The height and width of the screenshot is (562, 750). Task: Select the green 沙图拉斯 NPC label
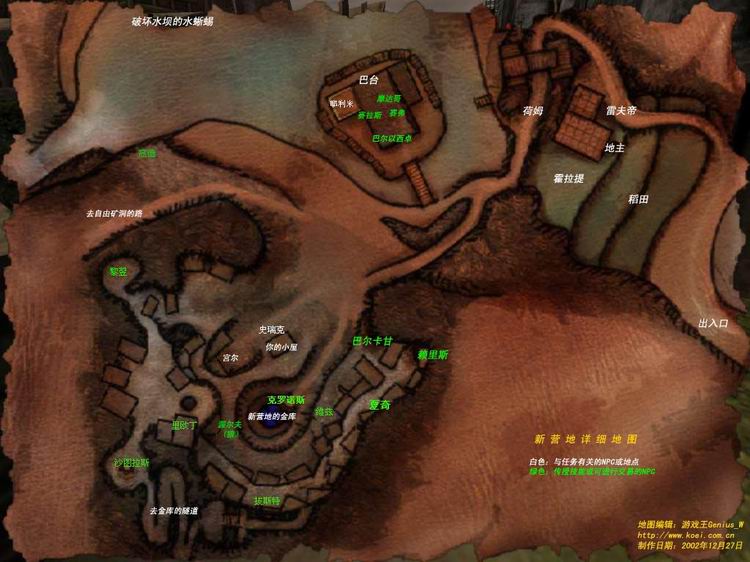coord(131,463)
